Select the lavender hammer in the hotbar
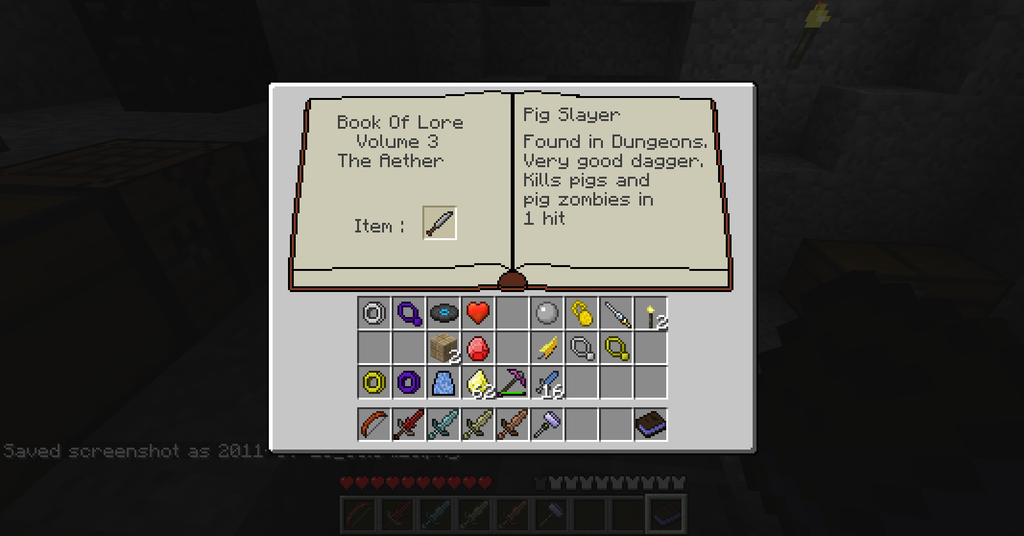Viewport: 1024px width, 536px height. (546, 424)
